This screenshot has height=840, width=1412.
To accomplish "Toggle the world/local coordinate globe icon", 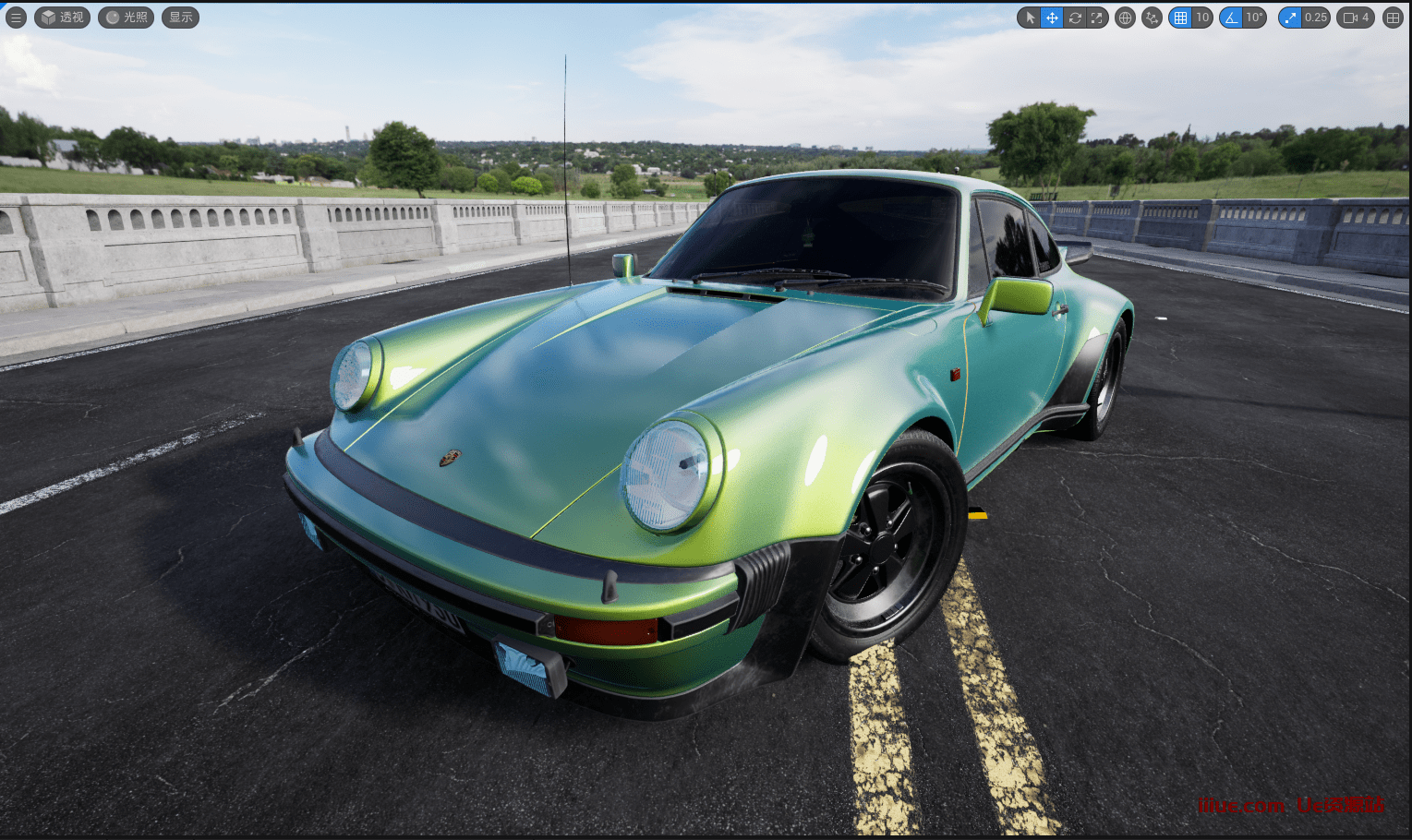I will [x=1125, y=18].
